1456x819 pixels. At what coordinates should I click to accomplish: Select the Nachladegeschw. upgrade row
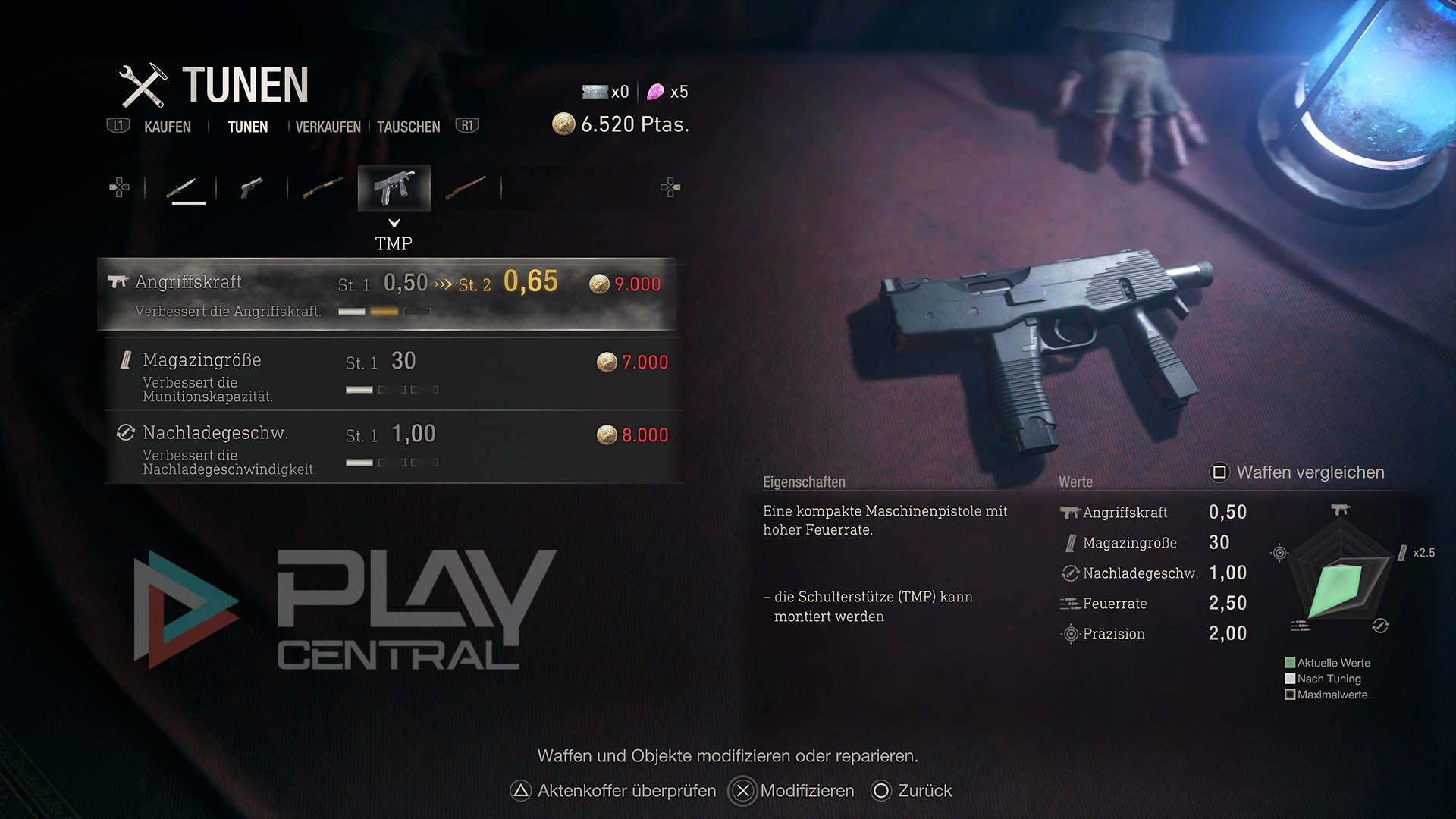[393, 447]
